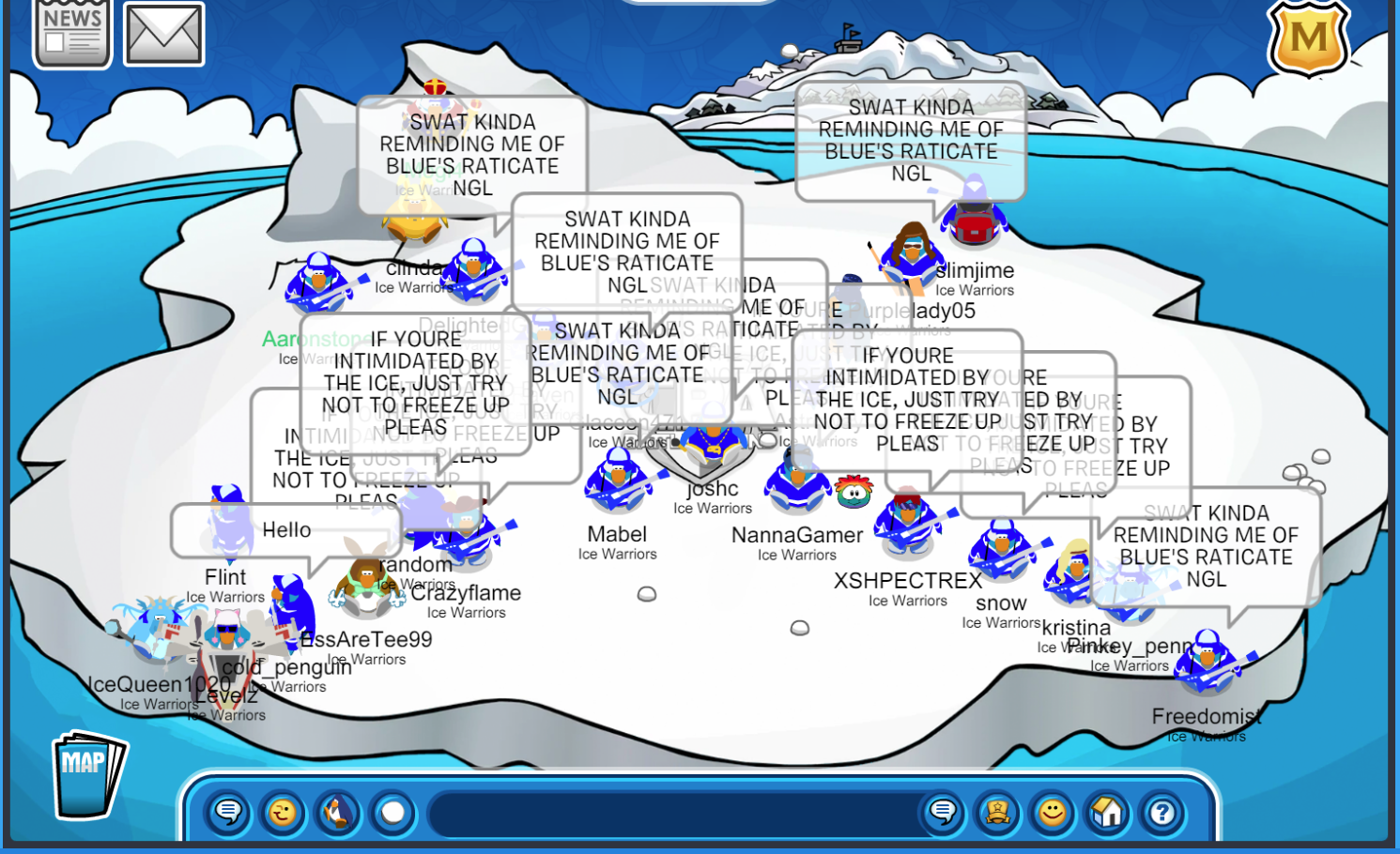The image size is (1400, 854).
Task: Open the safe chat speech bubble menu
Action: point(228,812)
